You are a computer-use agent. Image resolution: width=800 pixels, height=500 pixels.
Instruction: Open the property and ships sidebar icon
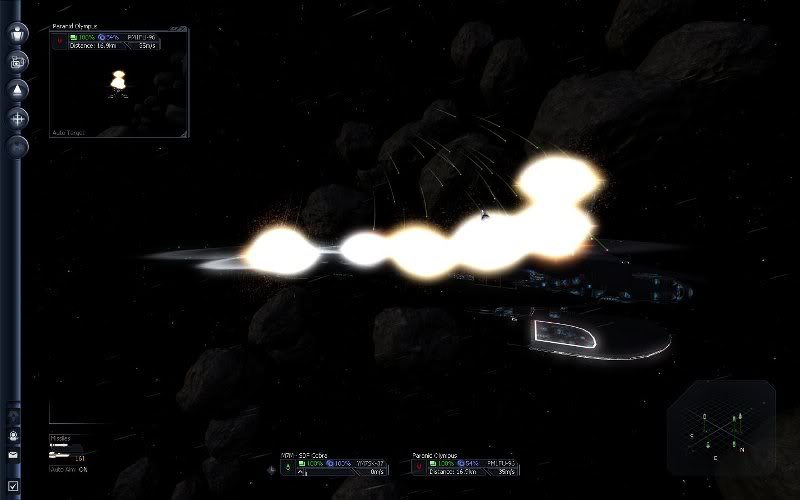tap(17, 62)
